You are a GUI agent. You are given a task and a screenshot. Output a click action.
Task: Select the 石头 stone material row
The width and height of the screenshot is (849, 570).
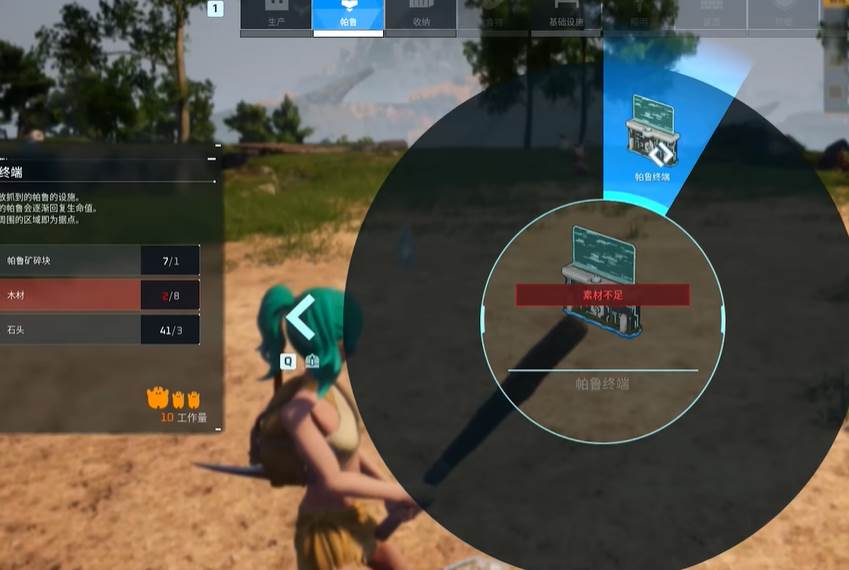pos(100,329)
